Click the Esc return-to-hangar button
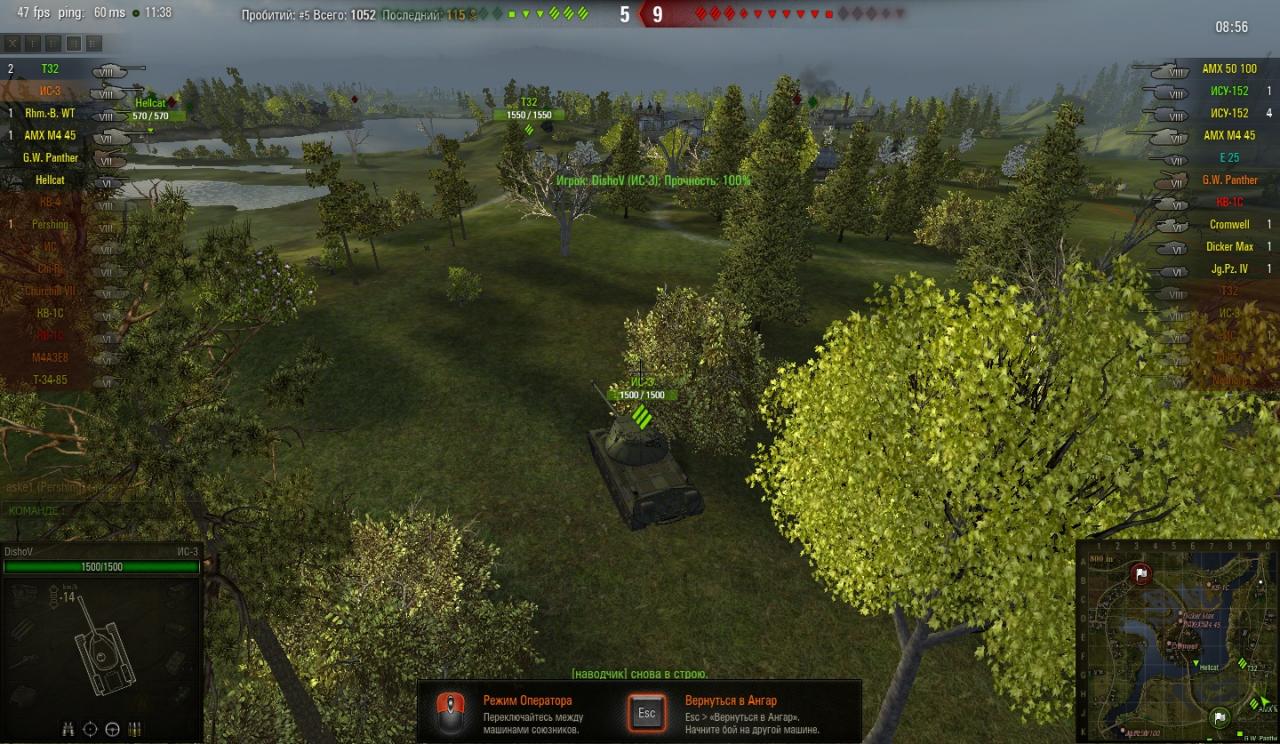Image resolution: width=1280 pixels, height=744 pixels. click(646, 713)
